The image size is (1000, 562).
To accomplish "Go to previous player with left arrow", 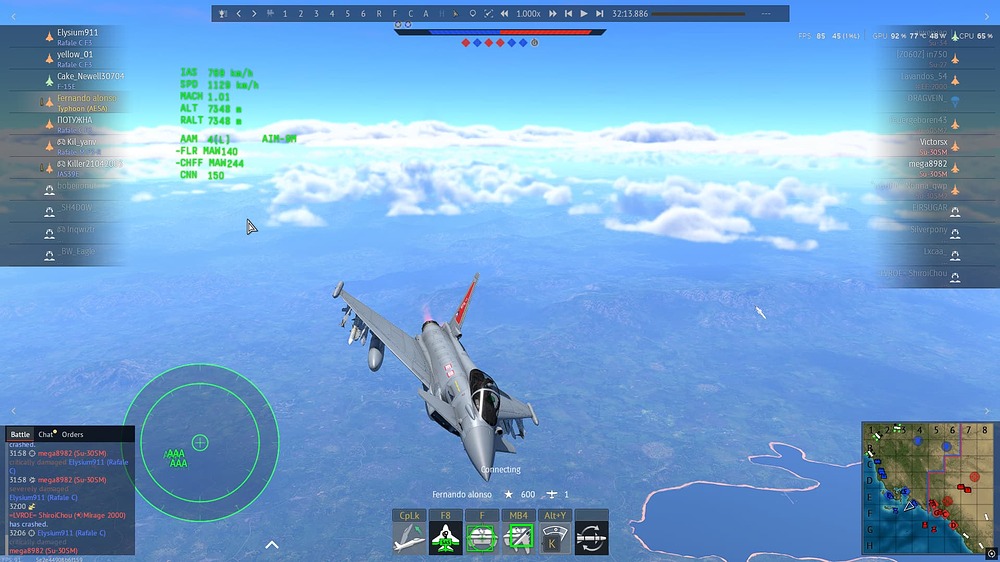I will click(x=238, y=14).
